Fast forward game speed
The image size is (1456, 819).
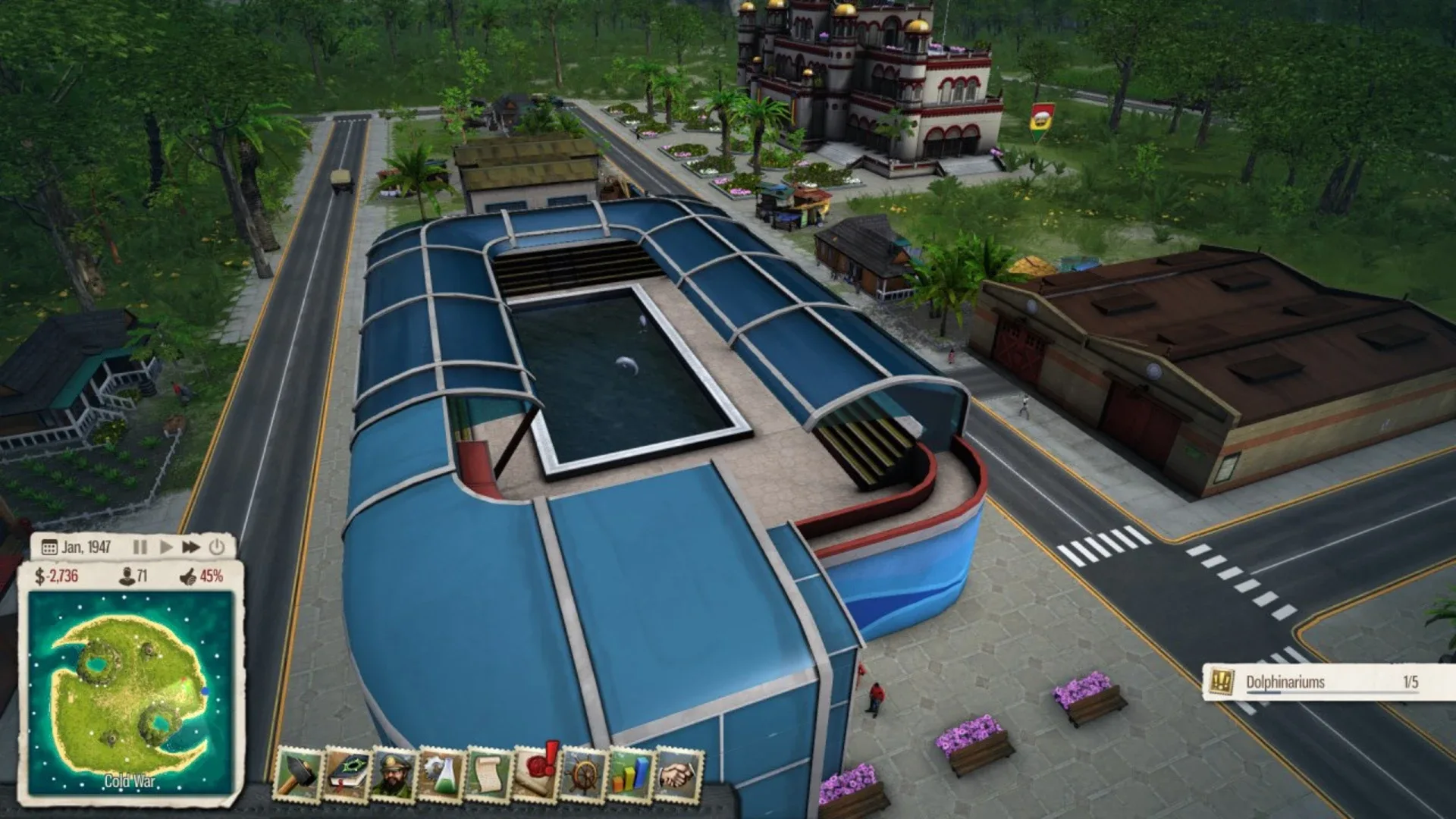coord(191,546)
